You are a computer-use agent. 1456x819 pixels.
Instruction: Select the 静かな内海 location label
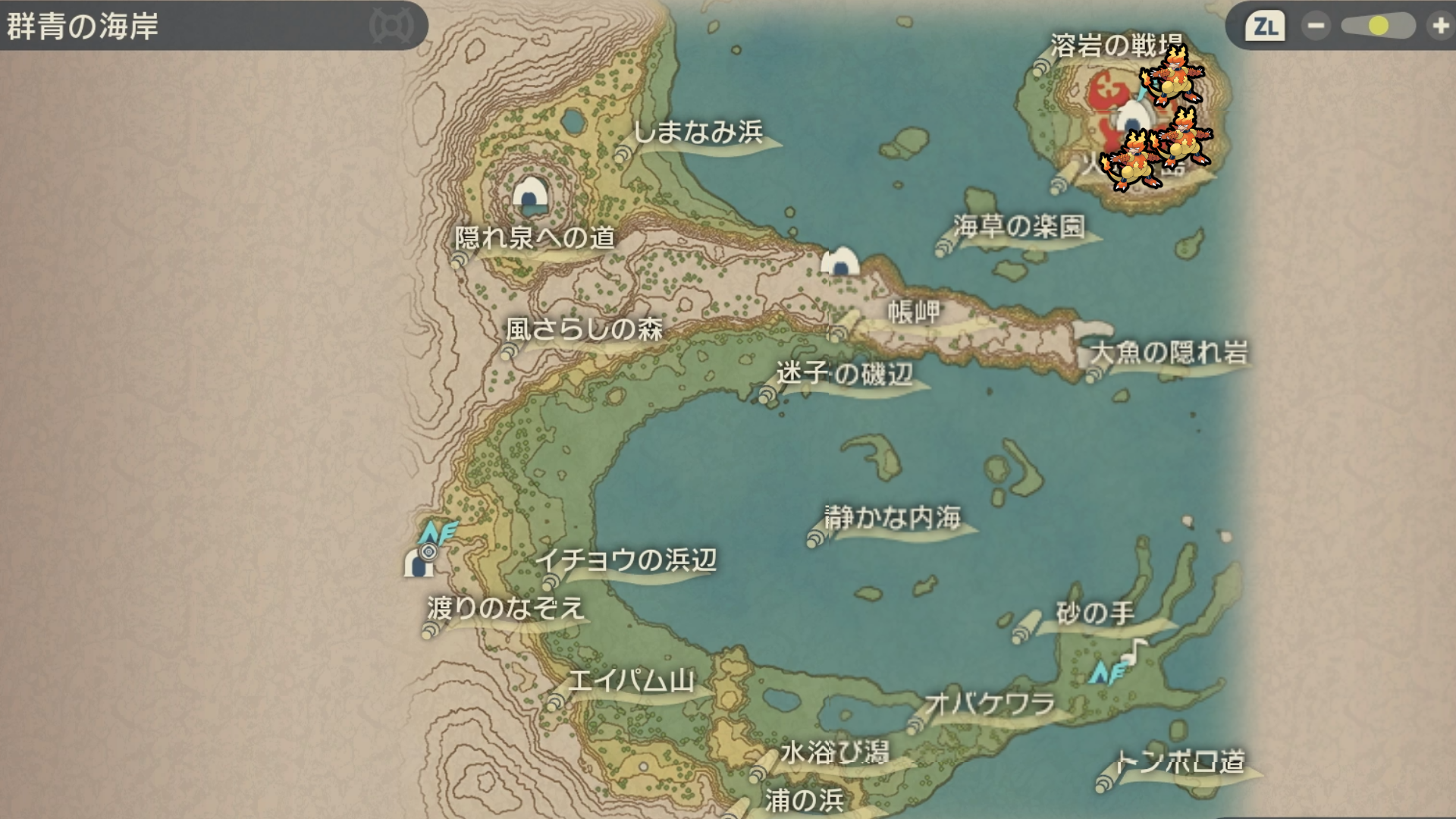pos(893,518)
